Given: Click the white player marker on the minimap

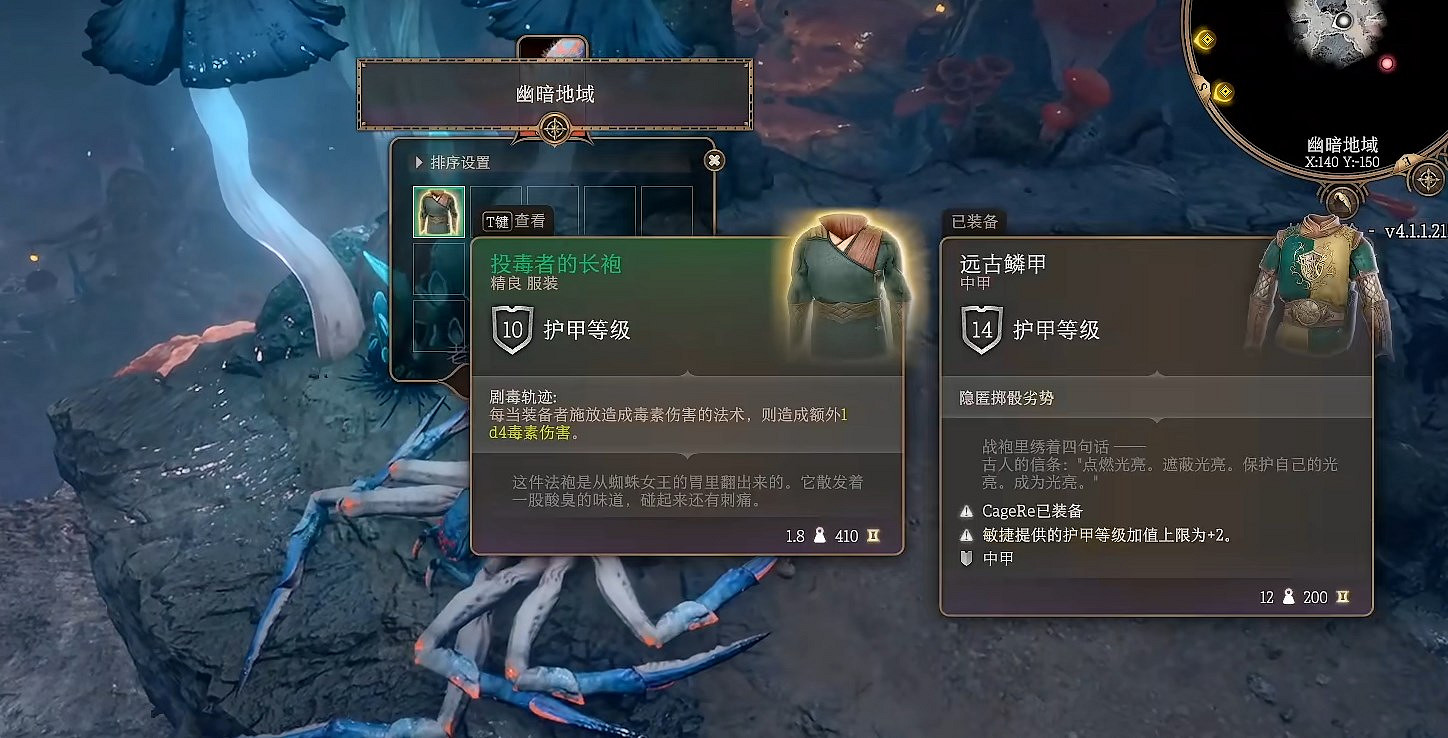Looking at the screenshot, I should point(1344,20).
